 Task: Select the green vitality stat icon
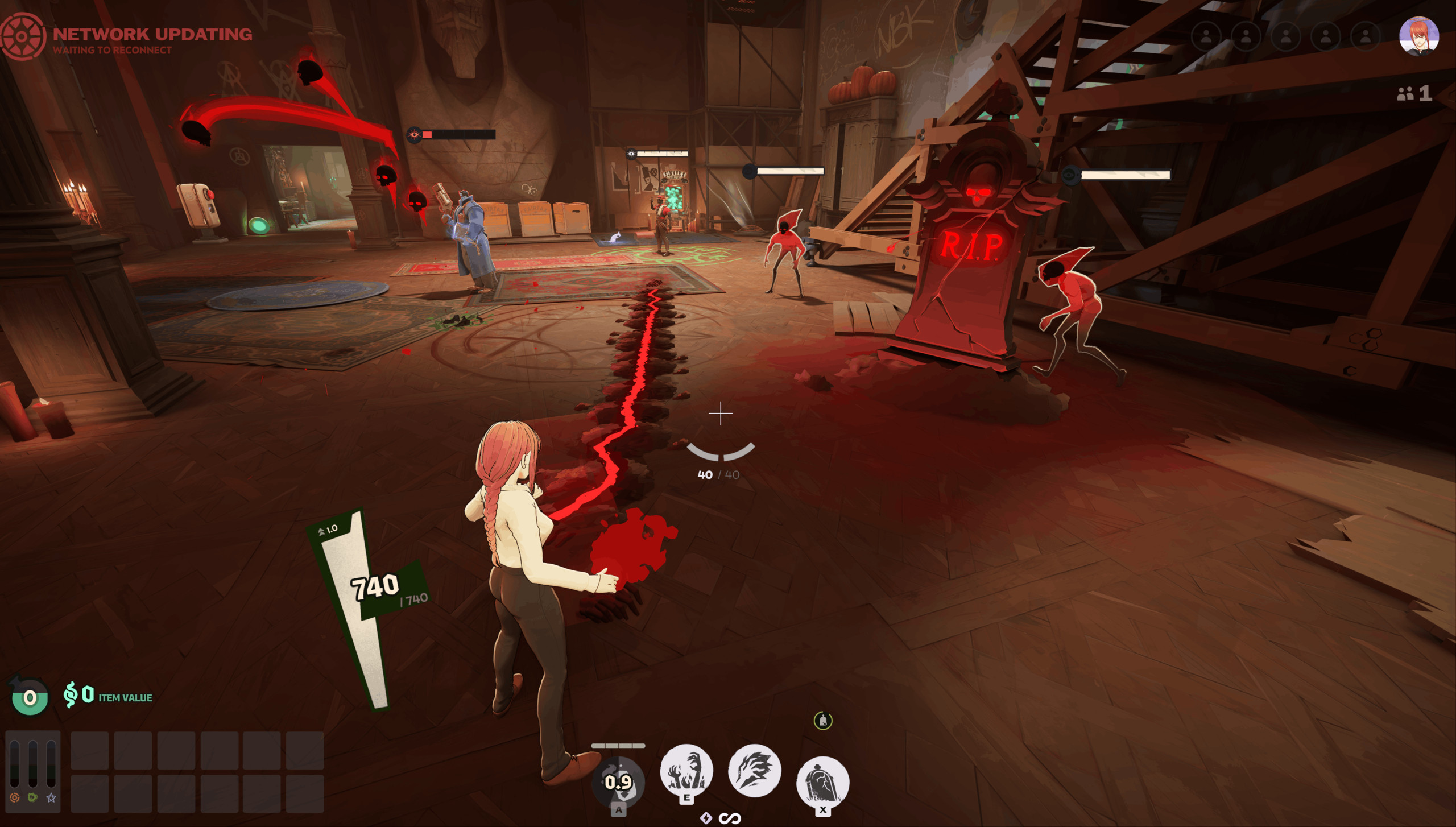pos(33,798)
